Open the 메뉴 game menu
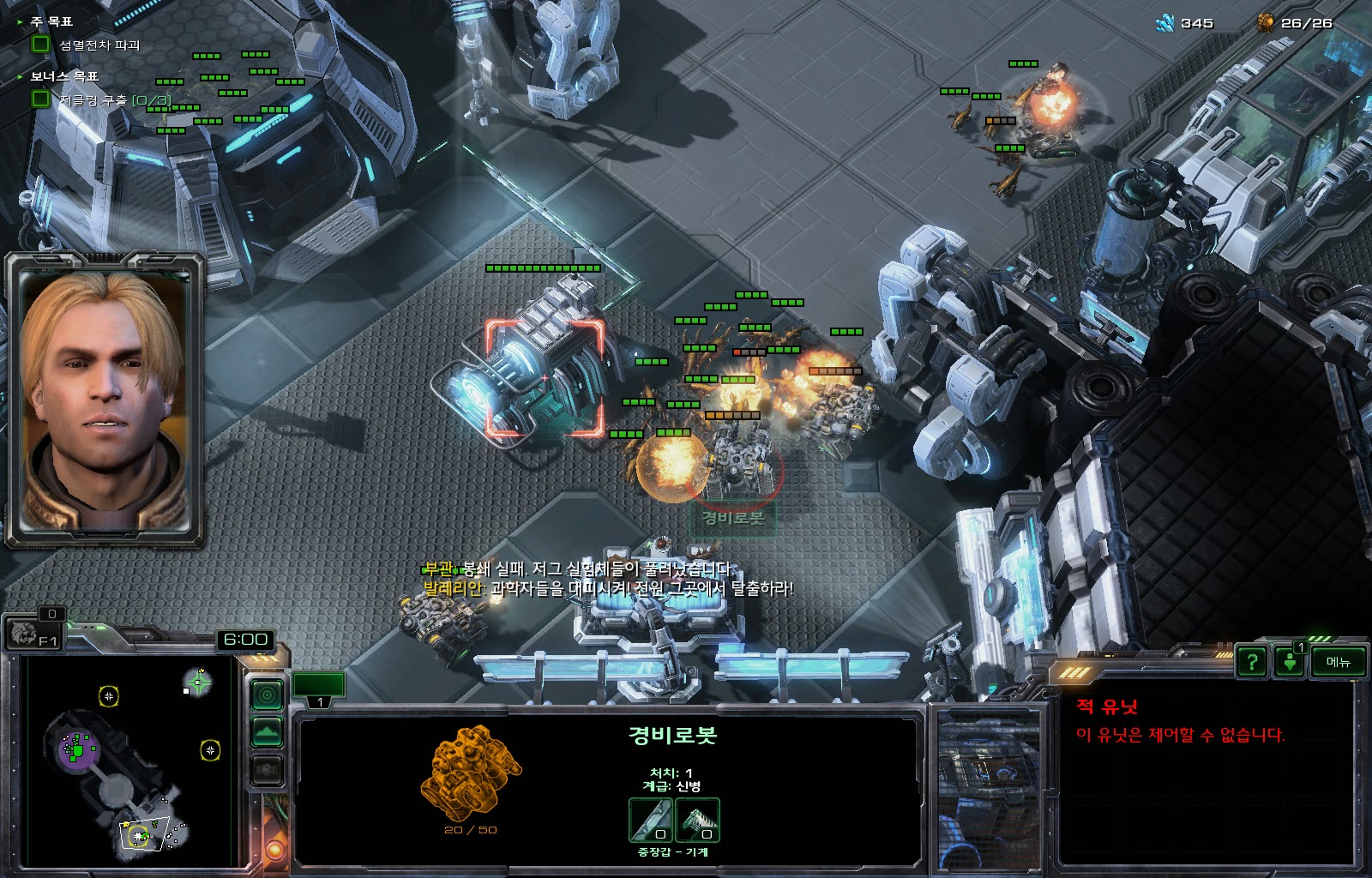Image resolution: width=1372 pixels, height=878 pixels. click(1338, 661)
